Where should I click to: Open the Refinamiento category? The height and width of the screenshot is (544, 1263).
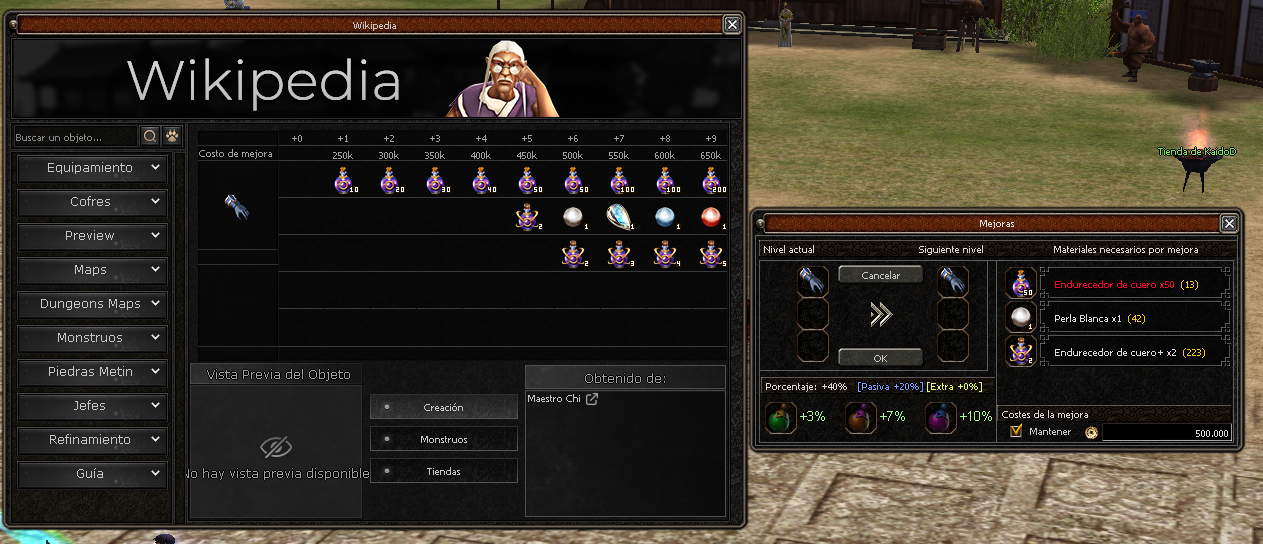pyautogui.click(x=90, y=440)
